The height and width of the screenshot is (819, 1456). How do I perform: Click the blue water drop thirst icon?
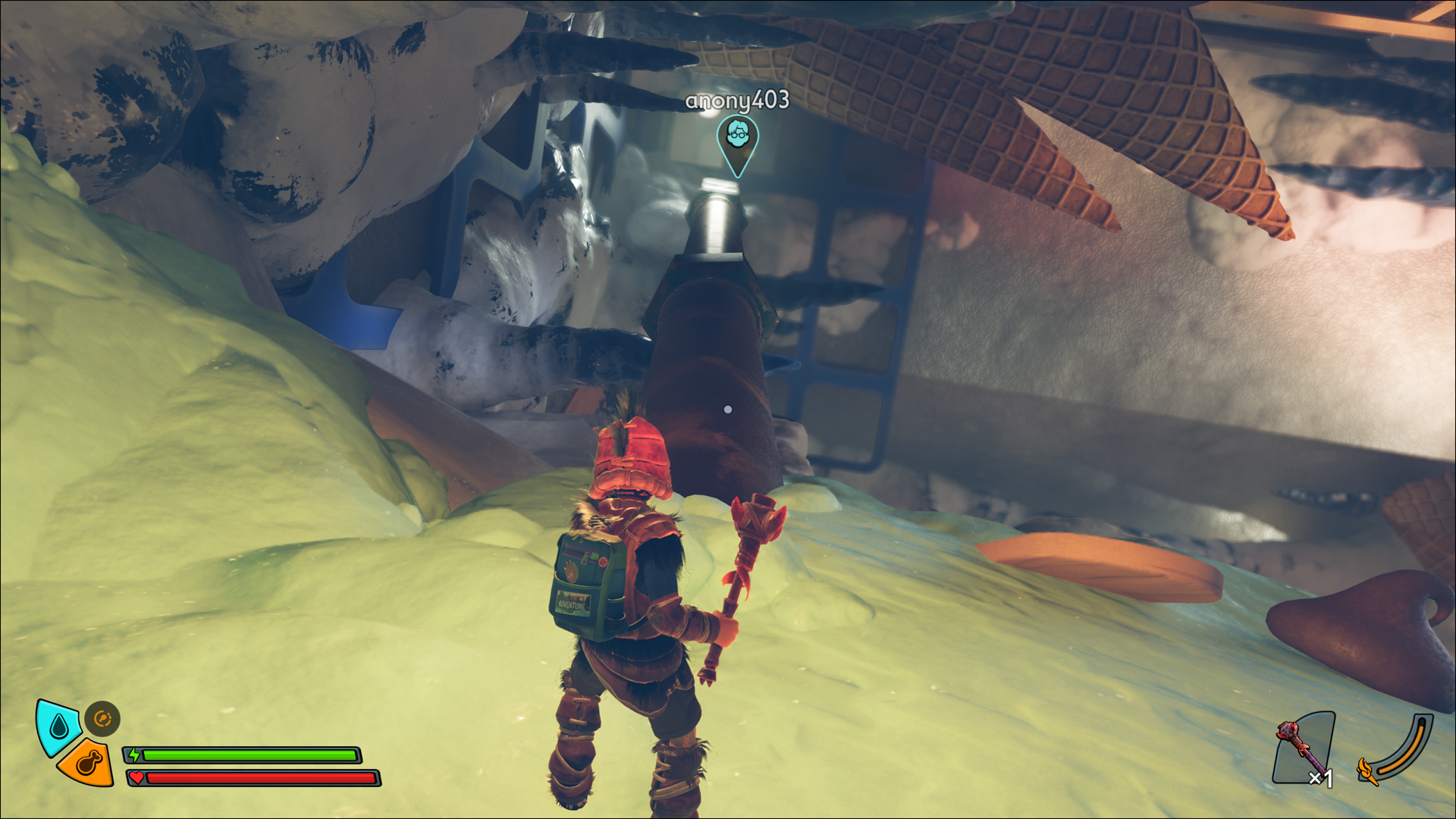click(x=58, y=728)
